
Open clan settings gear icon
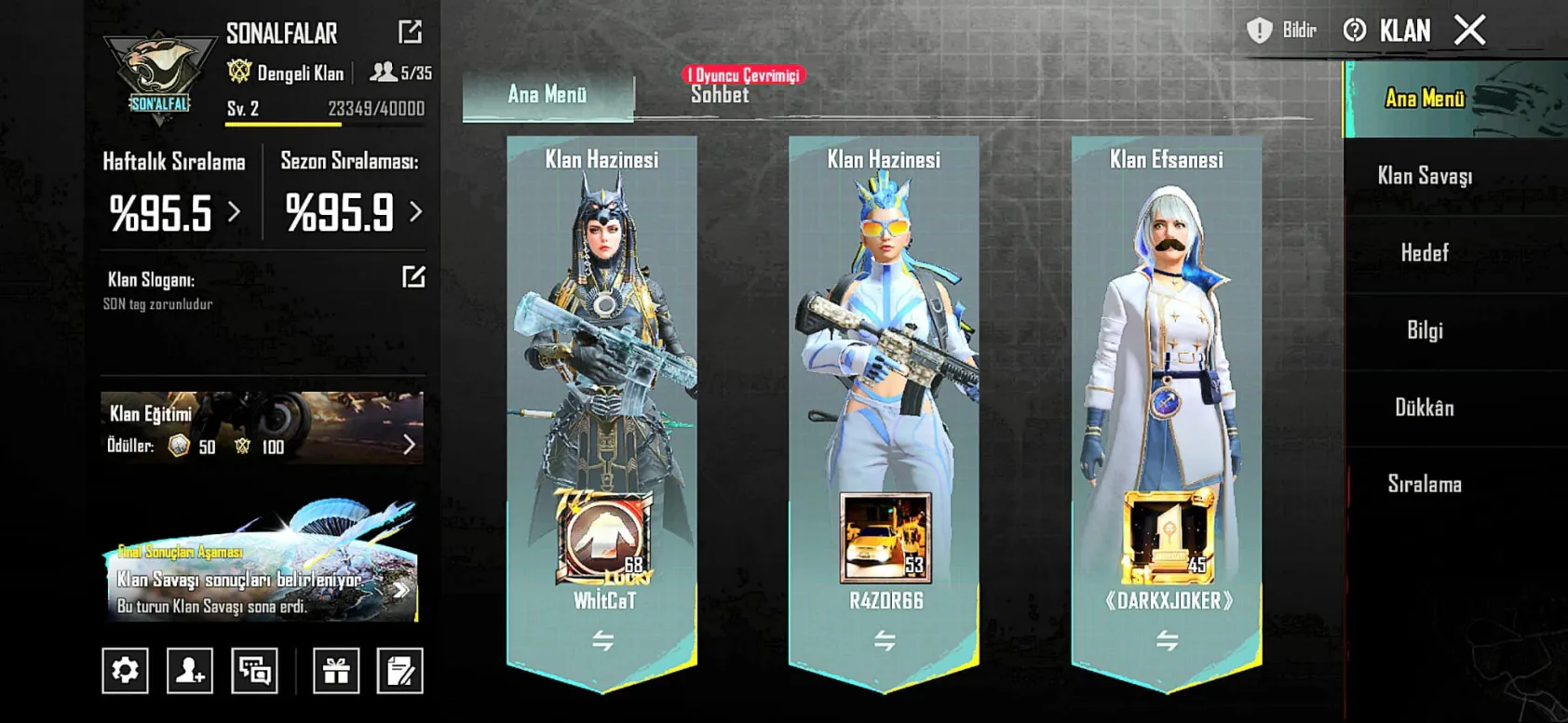125,670
